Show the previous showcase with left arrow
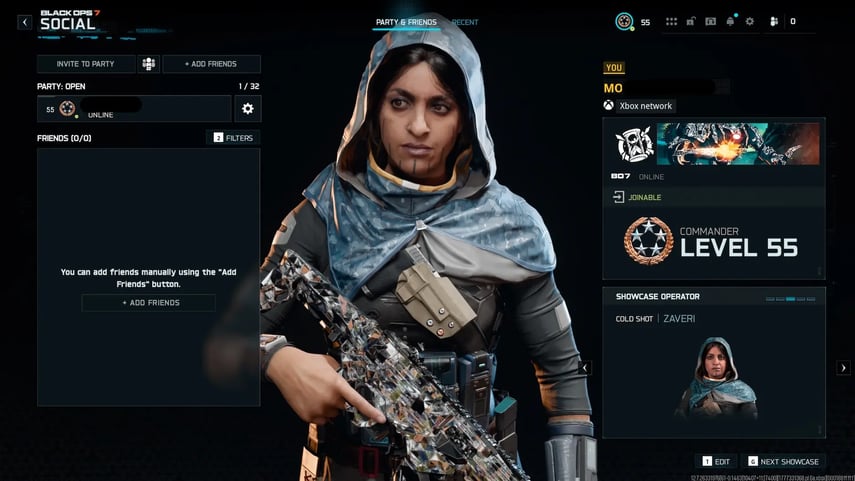This screenshot has height=481, width=855. point(586,368)
